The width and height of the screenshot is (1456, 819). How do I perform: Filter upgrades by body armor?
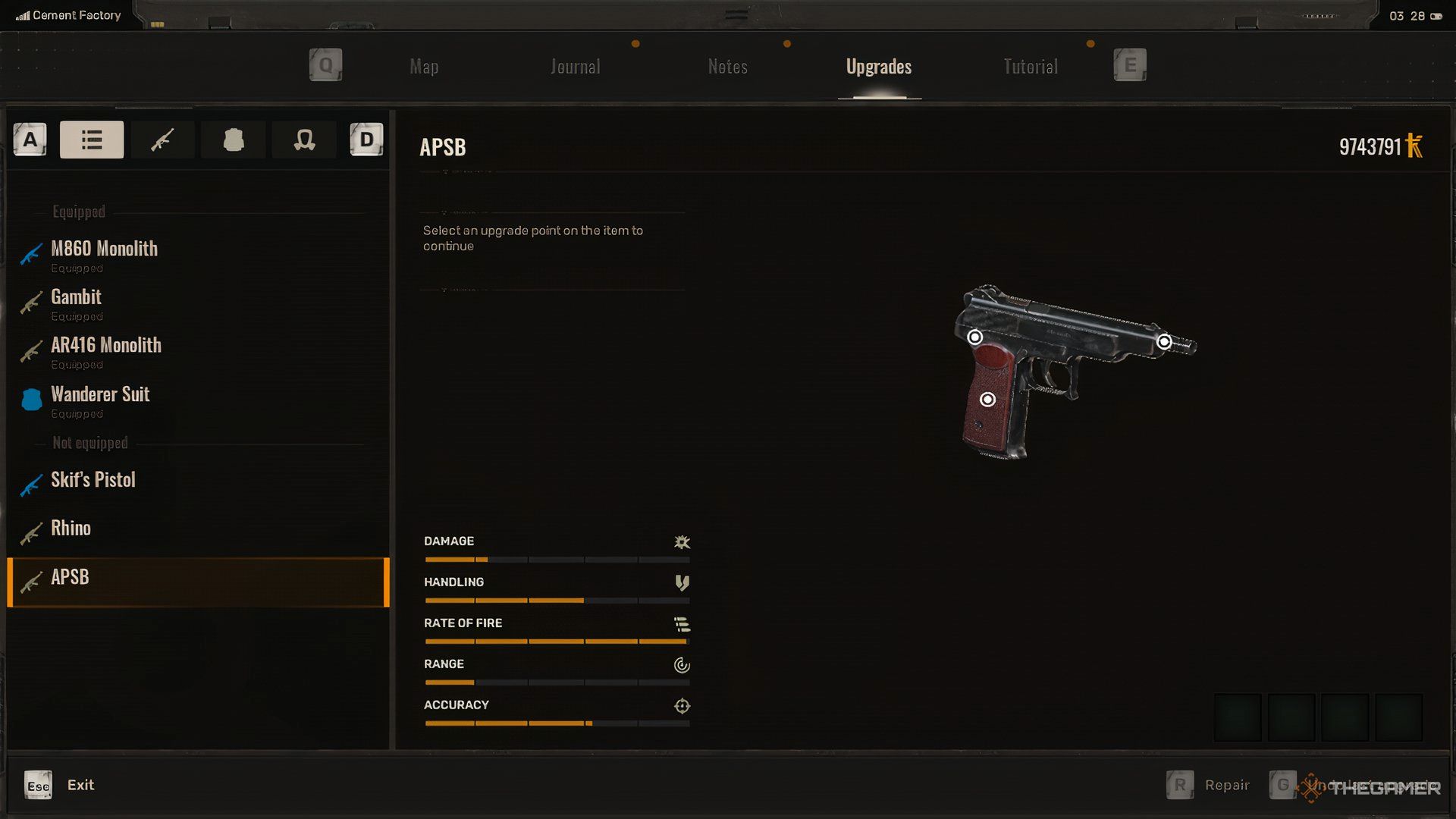coord(234,140)
